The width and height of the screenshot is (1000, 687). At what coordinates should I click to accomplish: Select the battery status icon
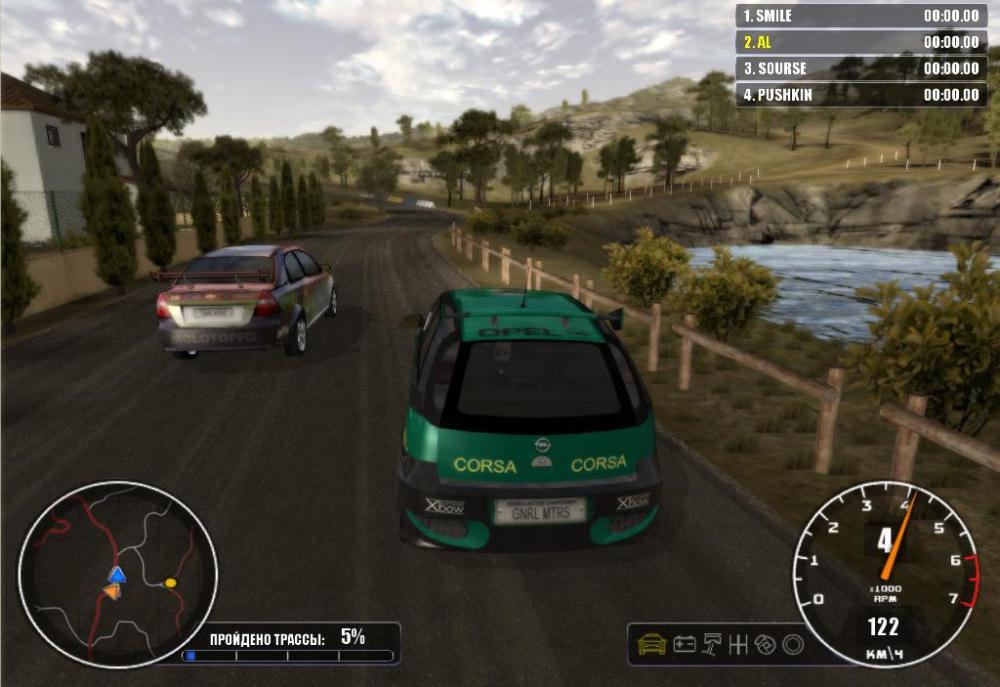click(x=685, y=645)
